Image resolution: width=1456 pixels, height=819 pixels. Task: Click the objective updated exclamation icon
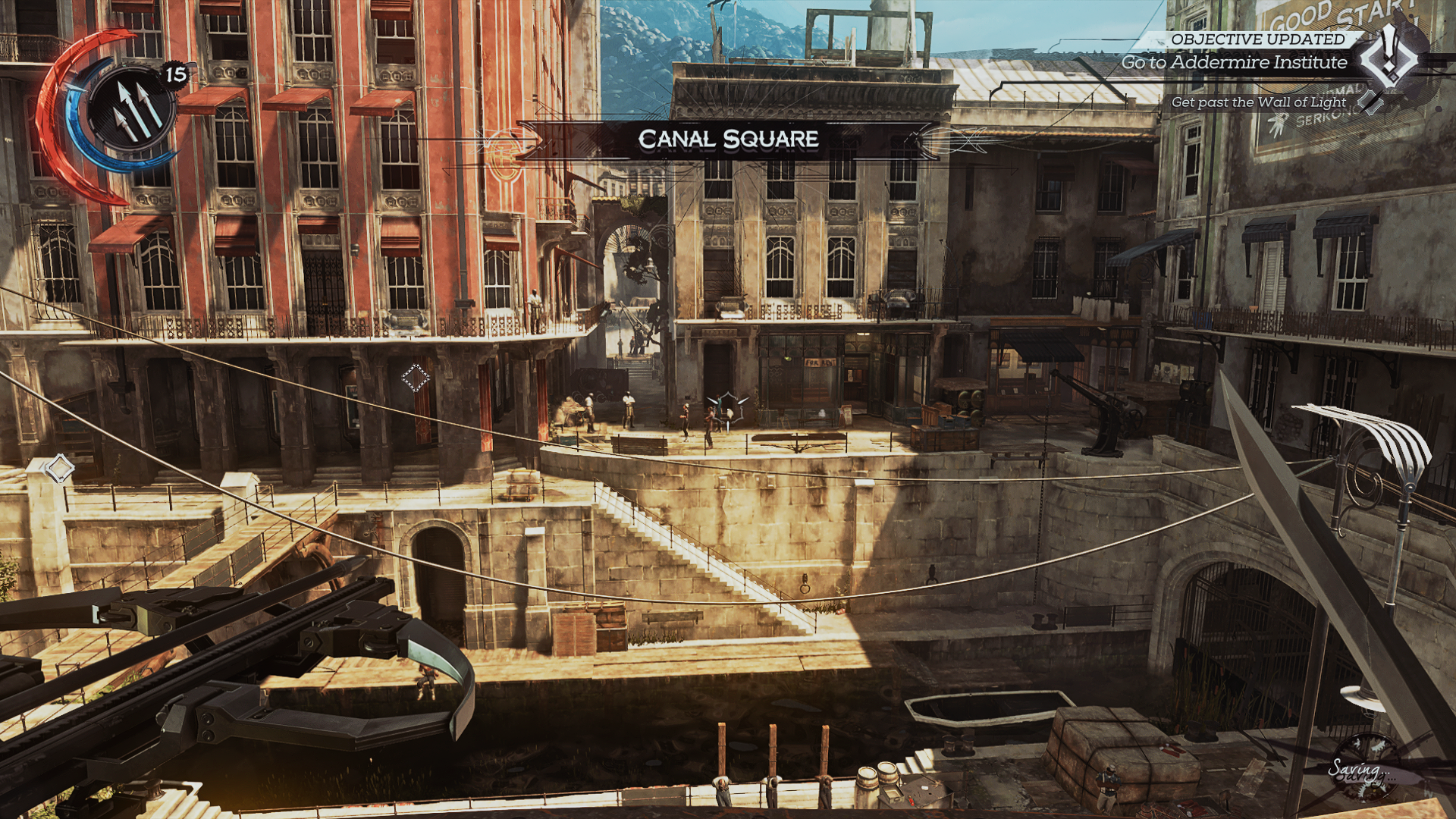(1389, 57)
